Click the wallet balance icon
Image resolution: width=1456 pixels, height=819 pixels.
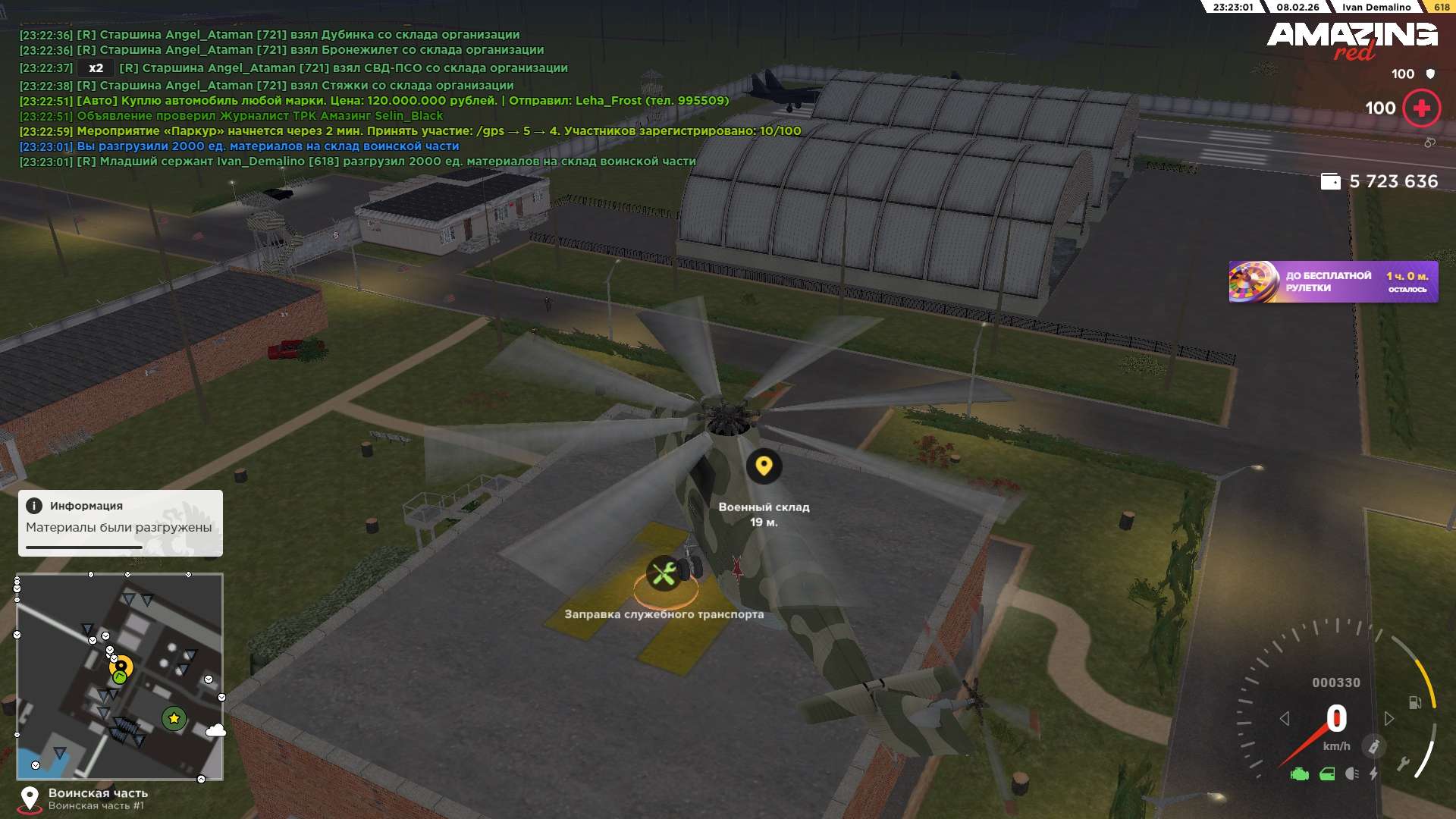tap(1330, 182)
